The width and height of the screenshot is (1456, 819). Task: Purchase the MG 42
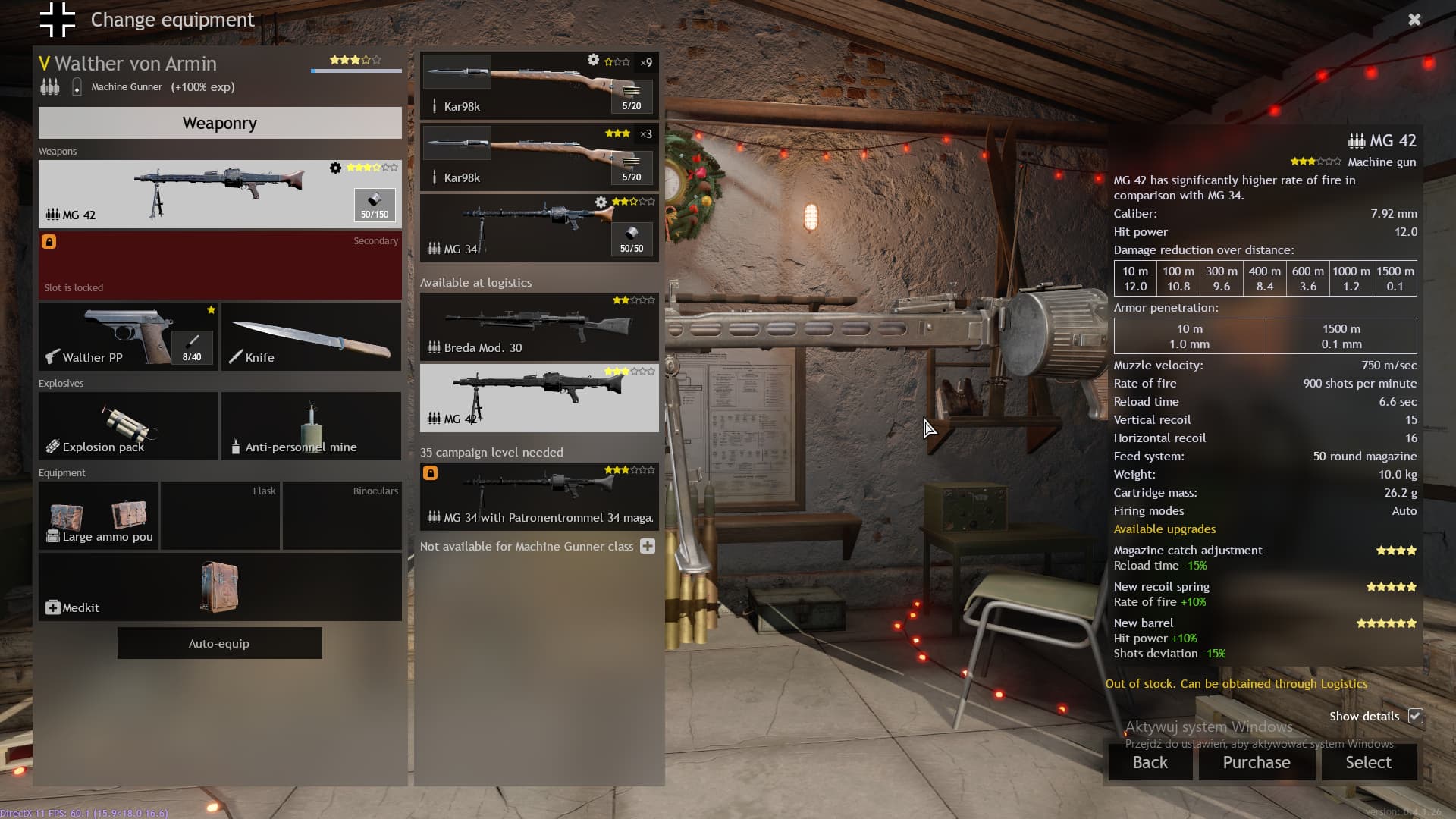pos(1256,762)
